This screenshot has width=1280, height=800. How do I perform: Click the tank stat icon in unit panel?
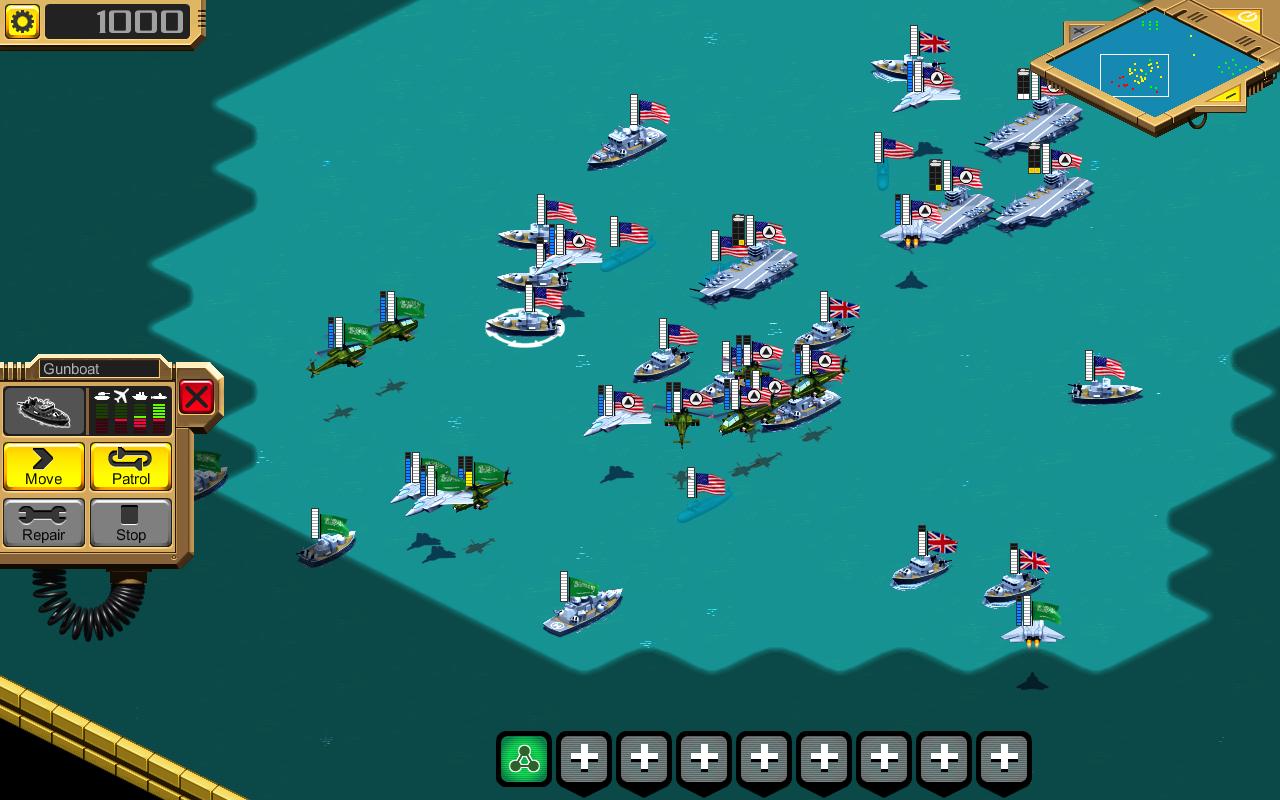[102, 395]
